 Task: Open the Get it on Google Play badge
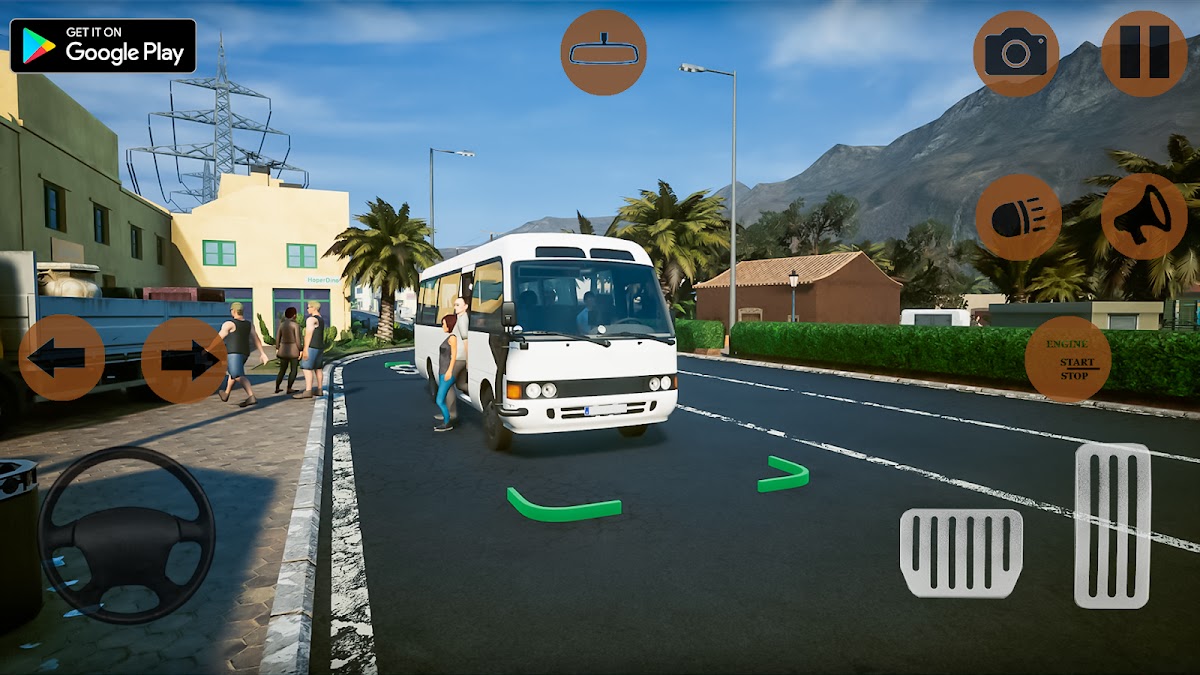(103, 46)
